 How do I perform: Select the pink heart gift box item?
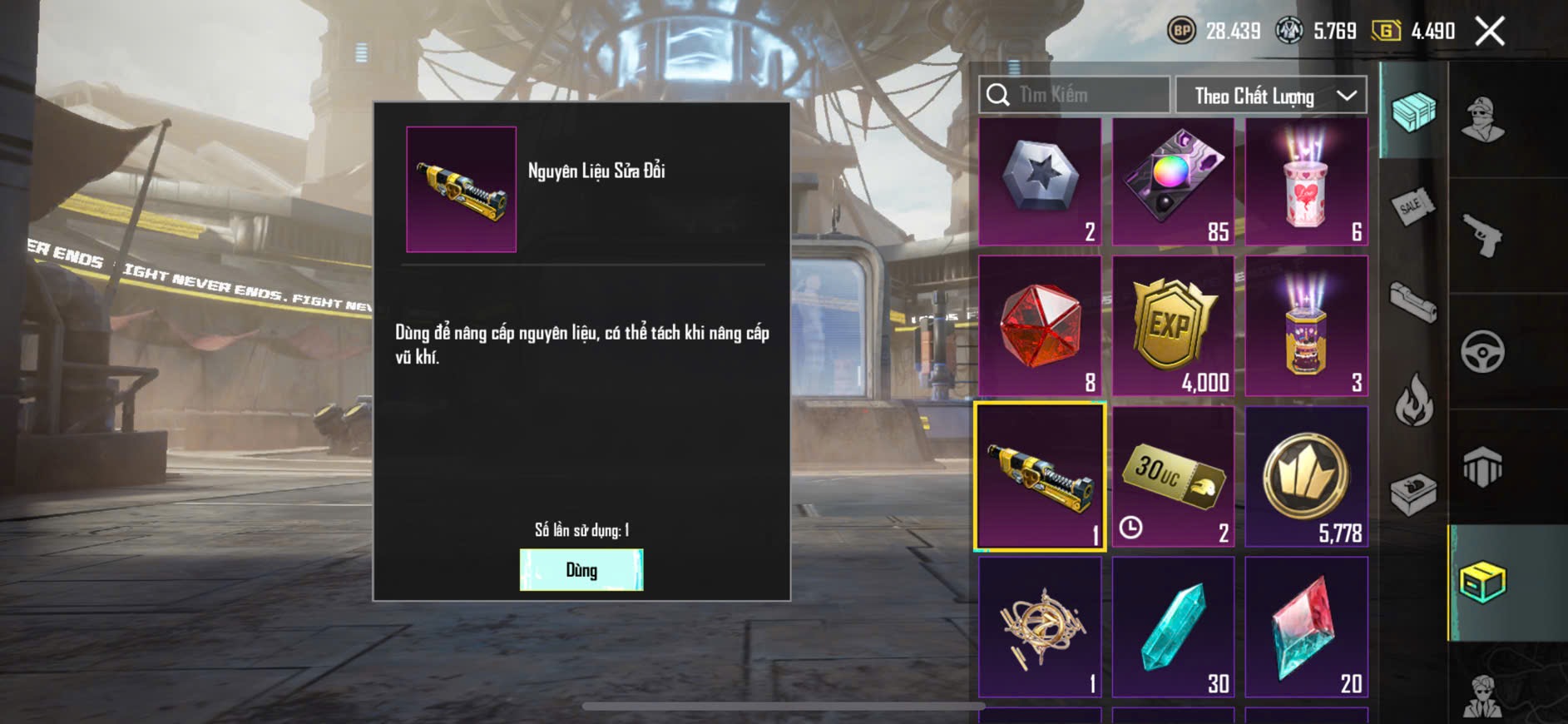1306,181
